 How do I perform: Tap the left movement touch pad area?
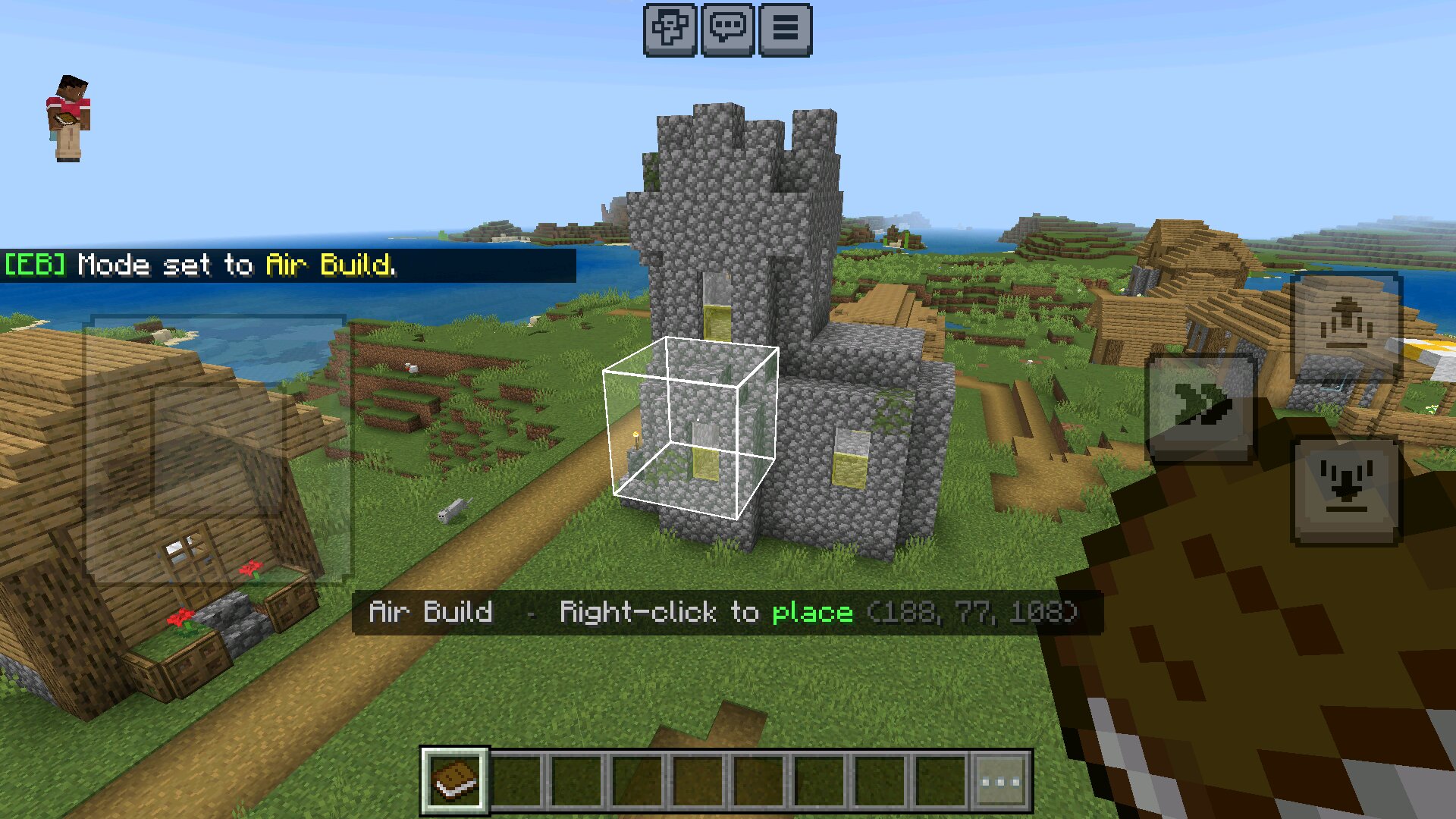coord(215,447)
